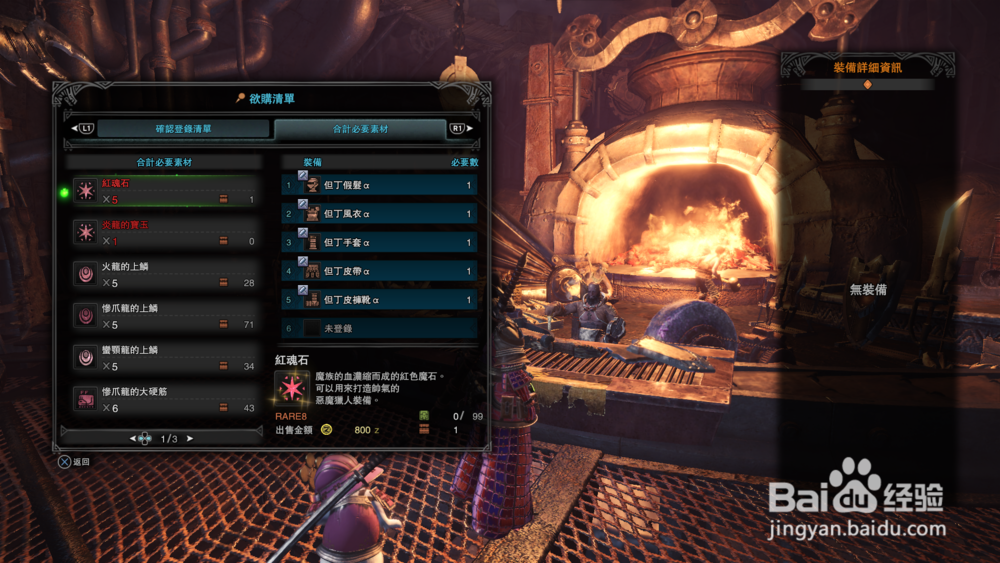Go to the previous materials page arrow
The width and height of the screenshot is (1000, 563).
pyautogui.click(x=133, y=438)
